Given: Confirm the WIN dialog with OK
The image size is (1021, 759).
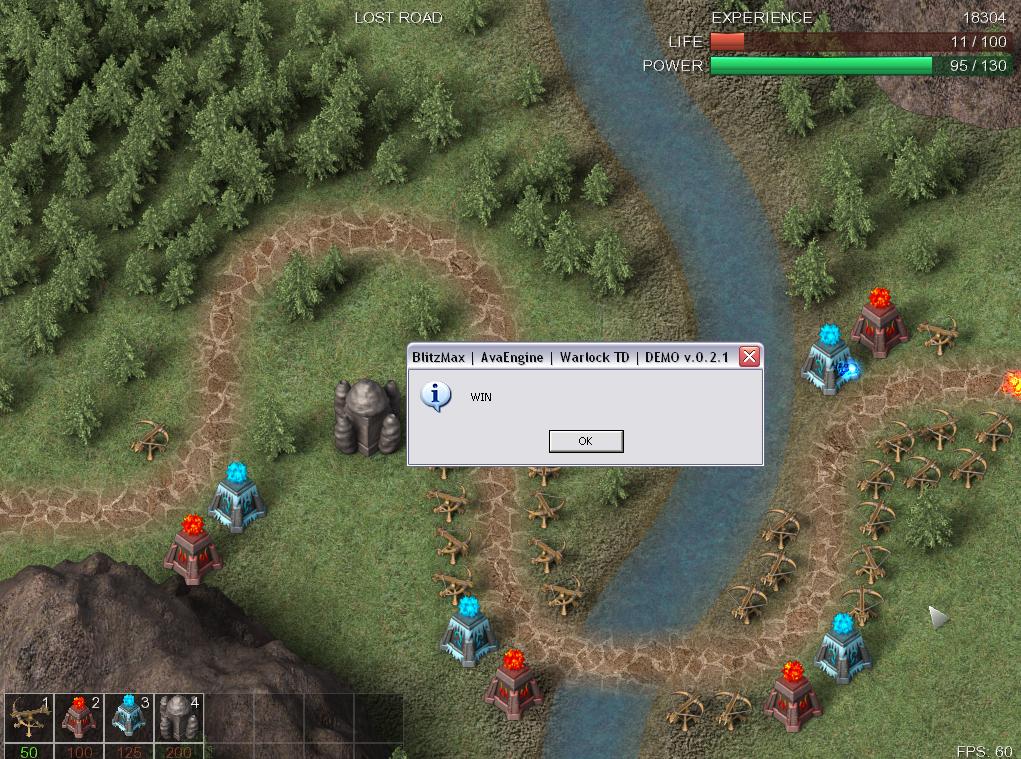Looking at the screenshot, I should pos(586,441).
